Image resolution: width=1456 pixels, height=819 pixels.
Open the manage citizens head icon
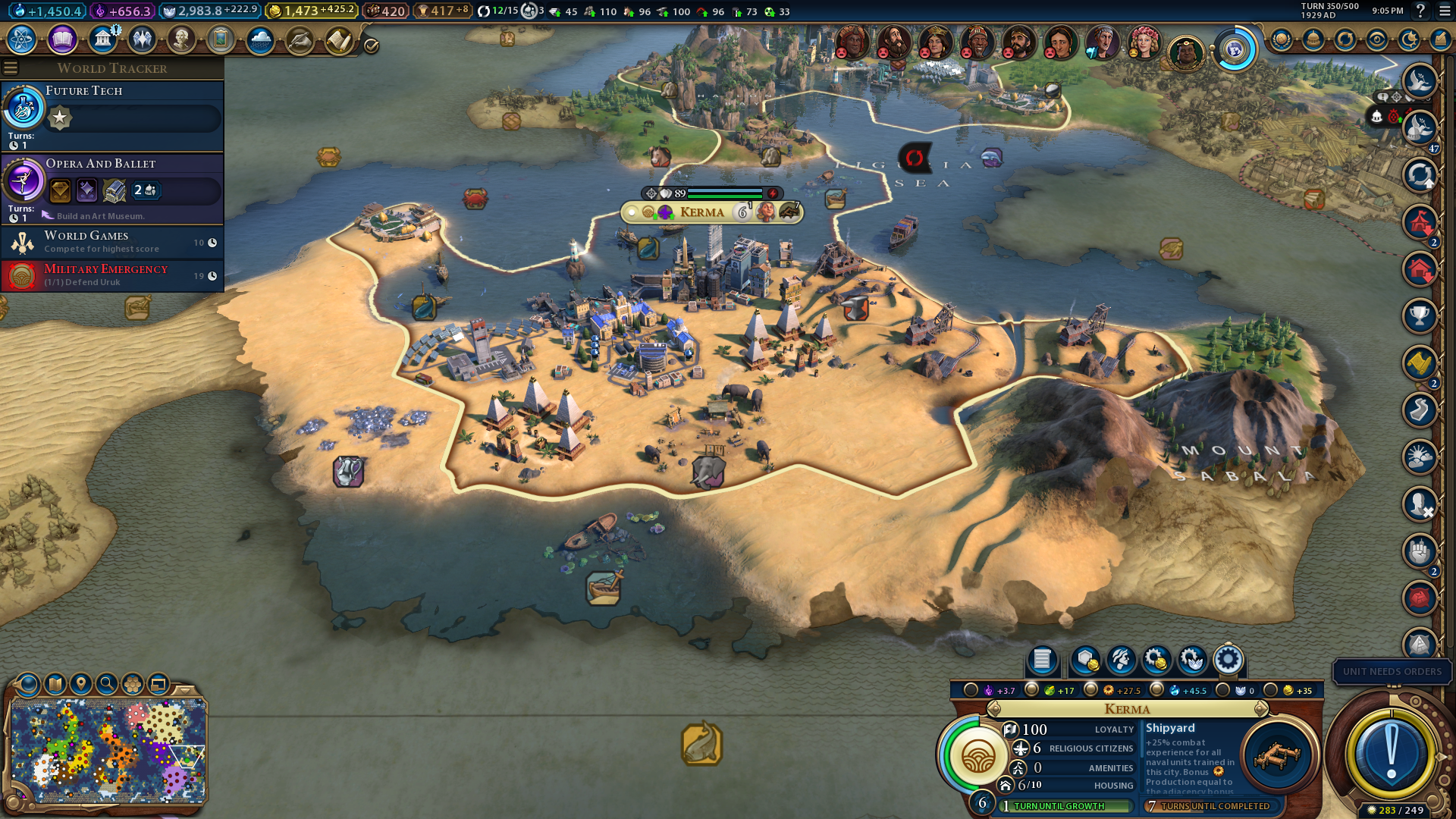pos(1121,660)
